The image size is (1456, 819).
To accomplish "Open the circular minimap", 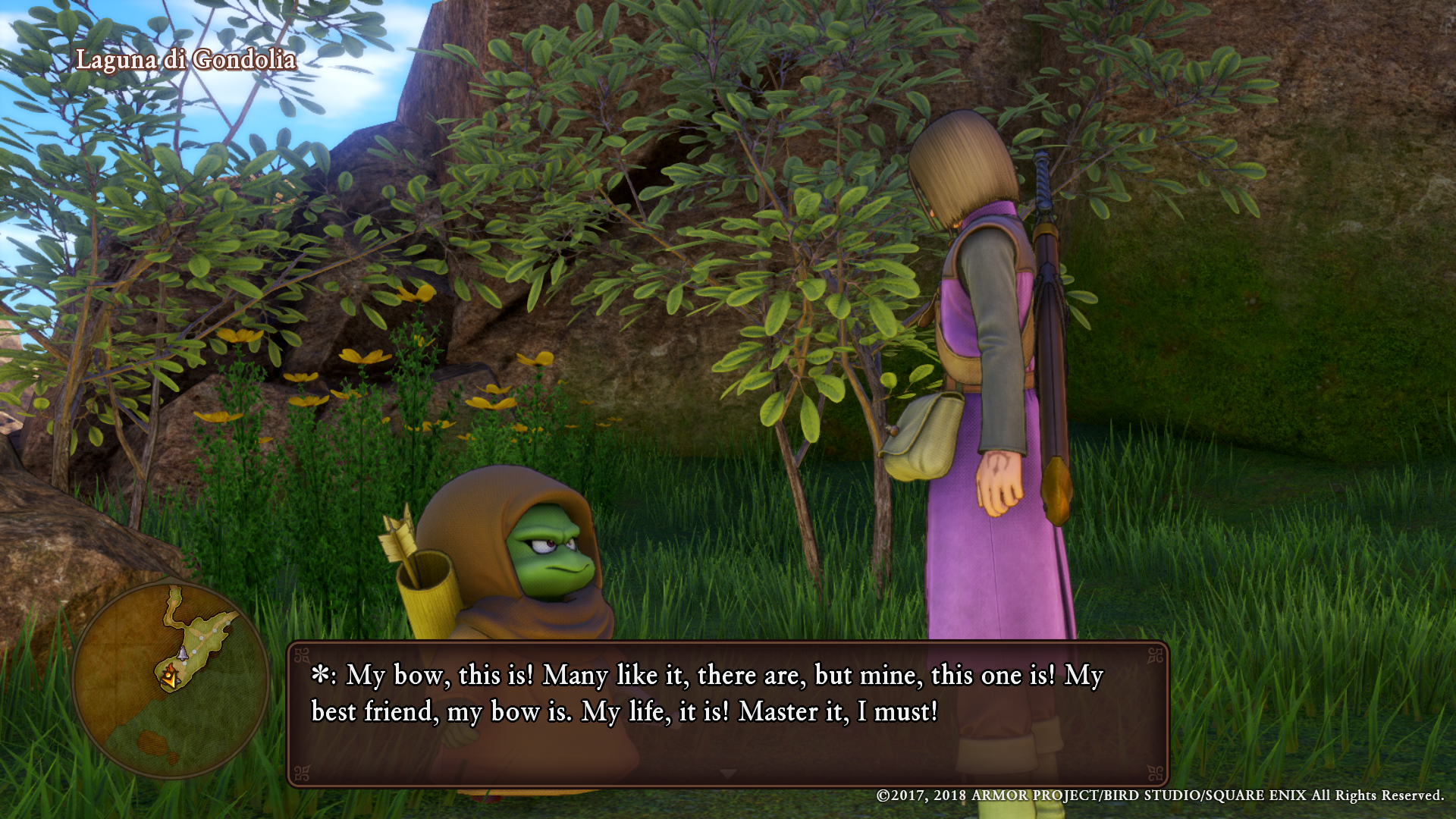I will point(171,680).
